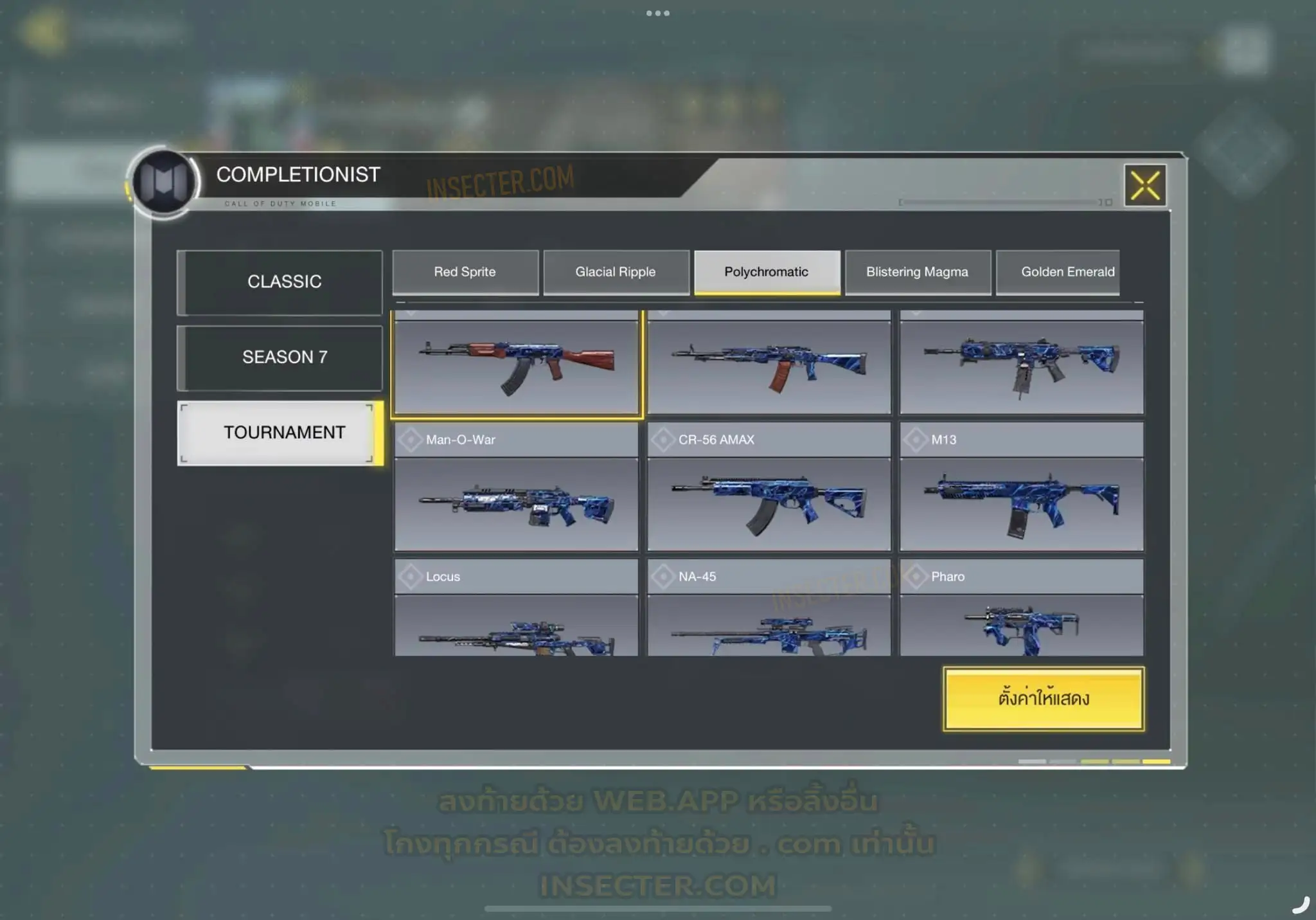Select the M13 weapon tile
Image resolution: width=1316 pixels, height=920 pixels.
(1021, 489)
